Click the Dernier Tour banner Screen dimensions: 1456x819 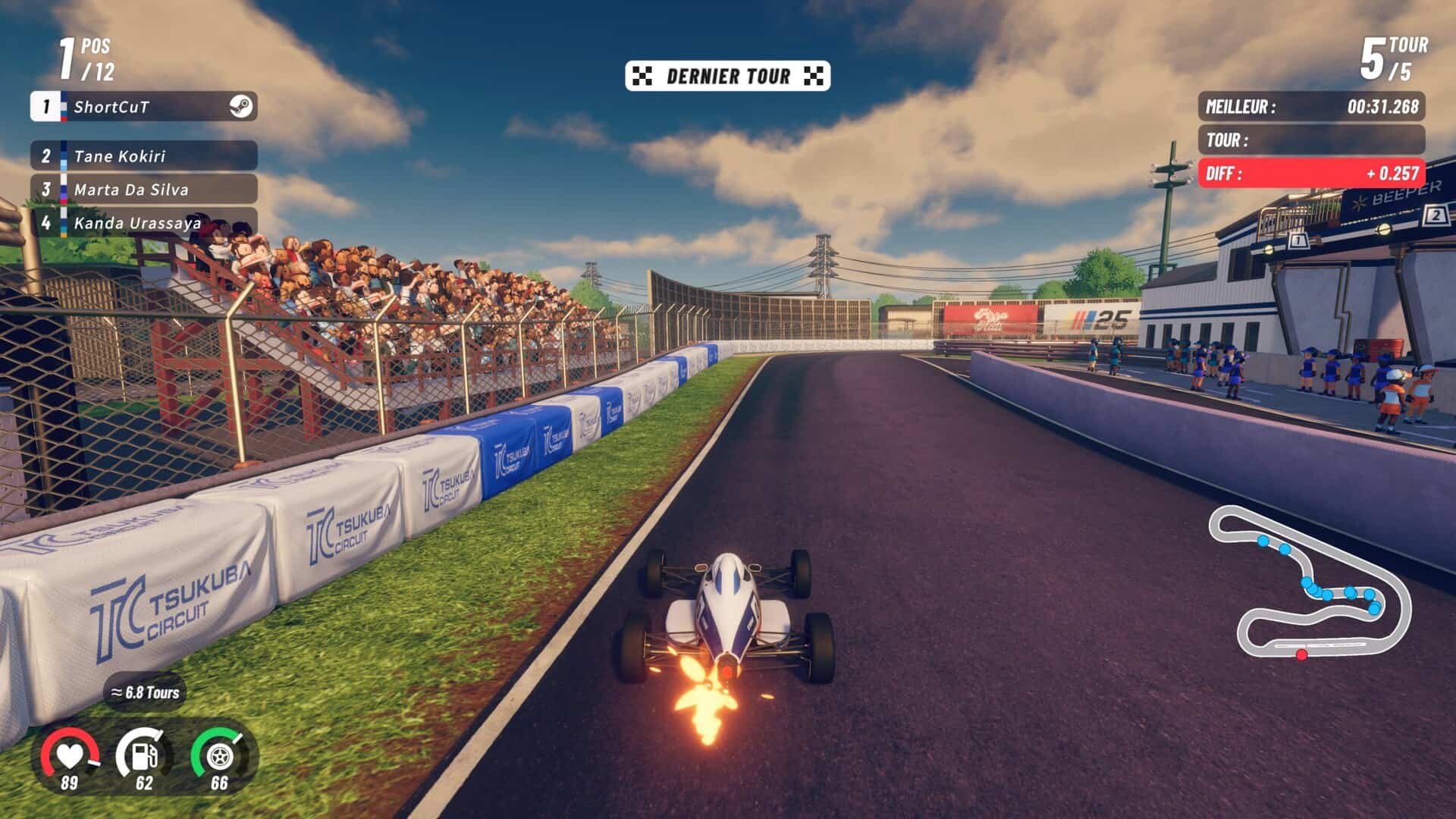point(727,76)
